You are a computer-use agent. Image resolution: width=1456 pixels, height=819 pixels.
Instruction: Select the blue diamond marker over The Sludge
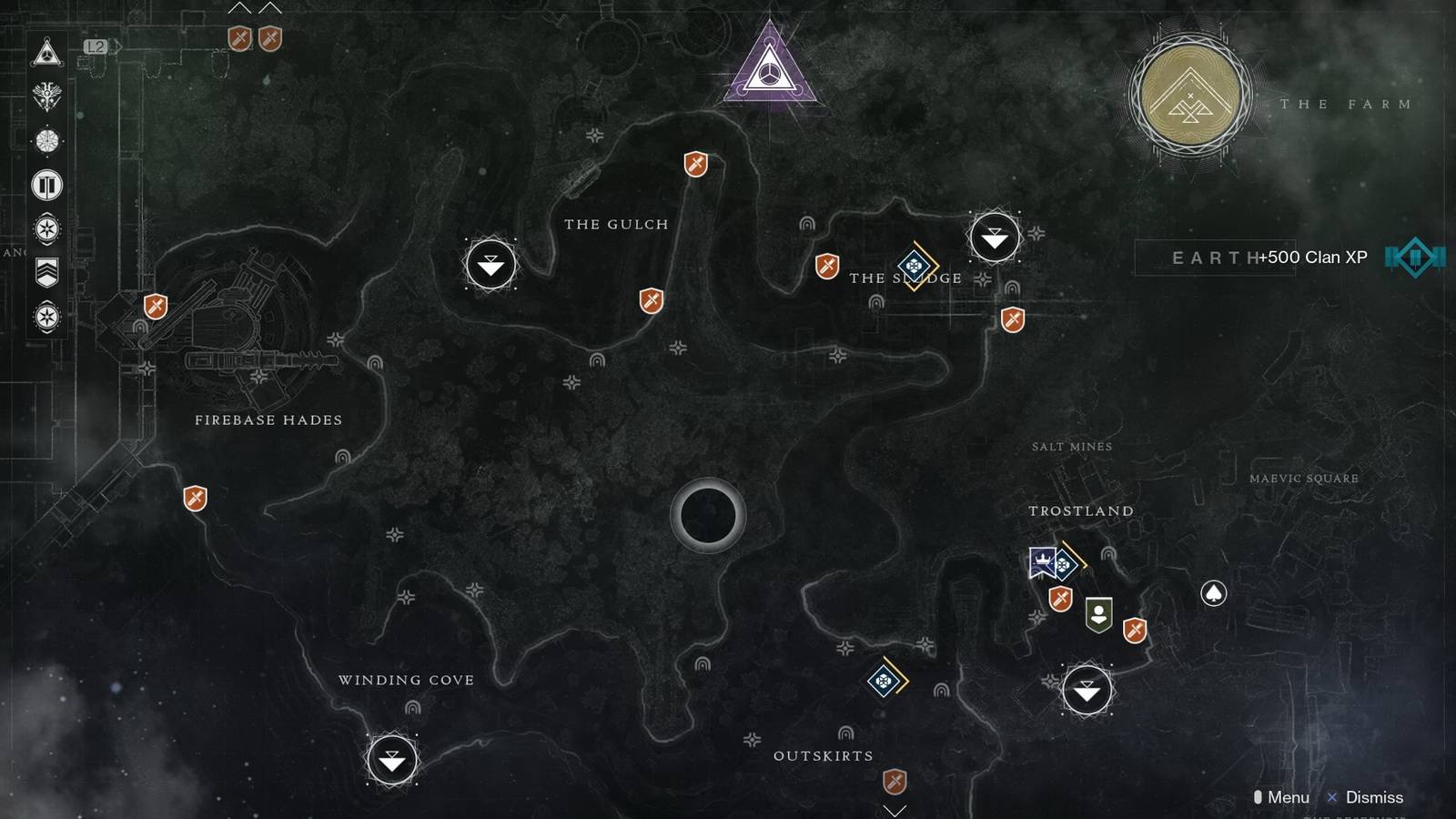[915, 266]
